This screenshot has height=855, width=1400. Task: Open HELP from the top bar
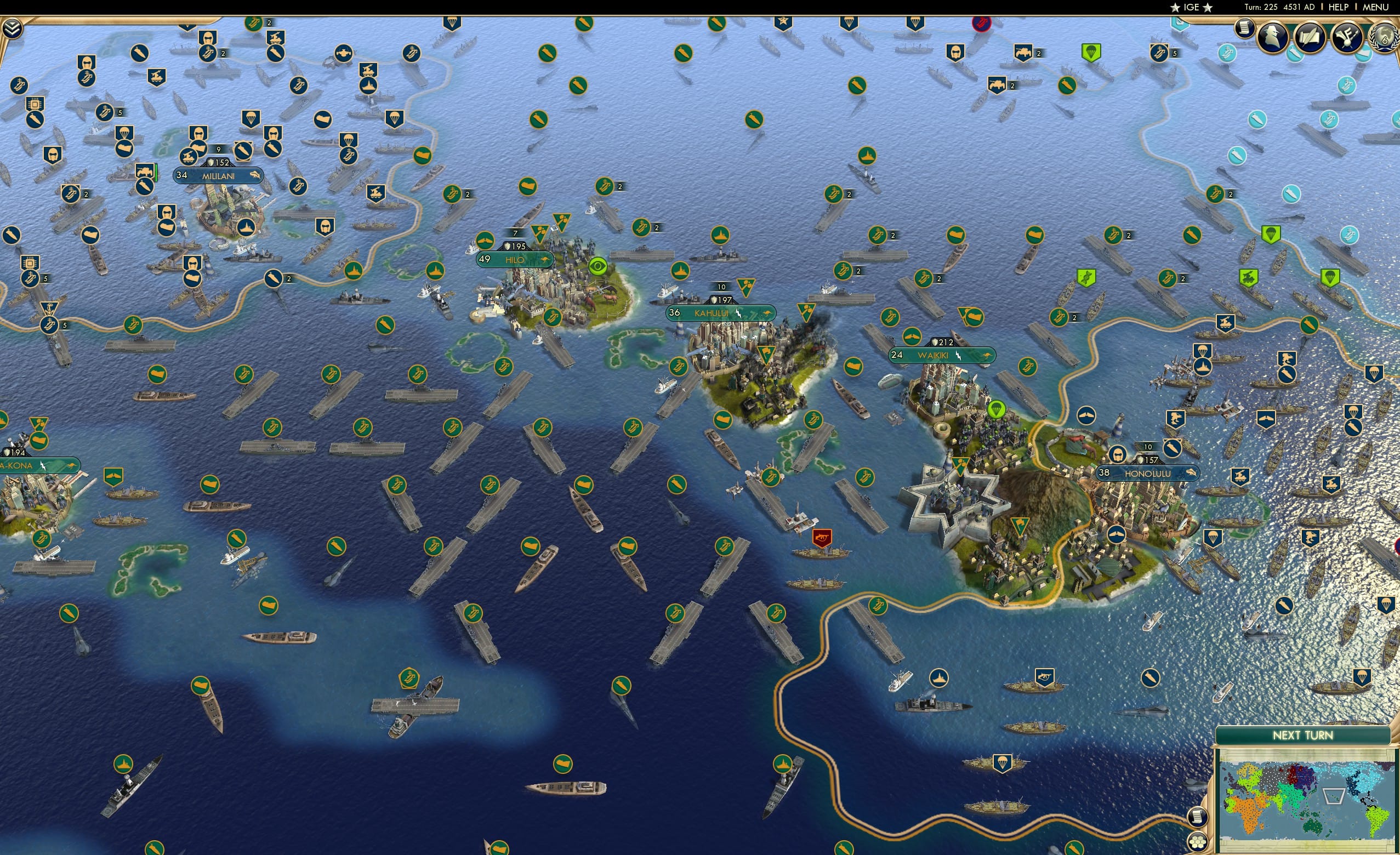(x=1339, y=7)
